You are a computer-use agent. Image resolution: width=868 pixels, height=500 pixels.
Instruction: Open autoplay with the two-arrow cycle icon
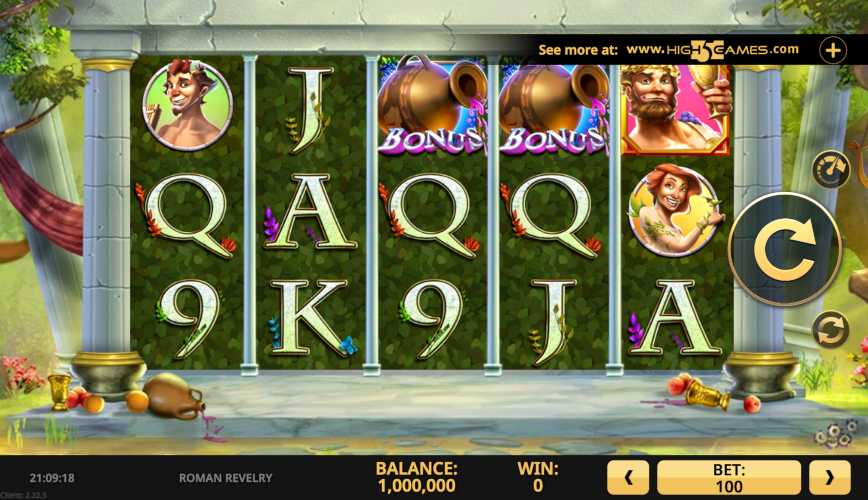[x=829, y=329]
